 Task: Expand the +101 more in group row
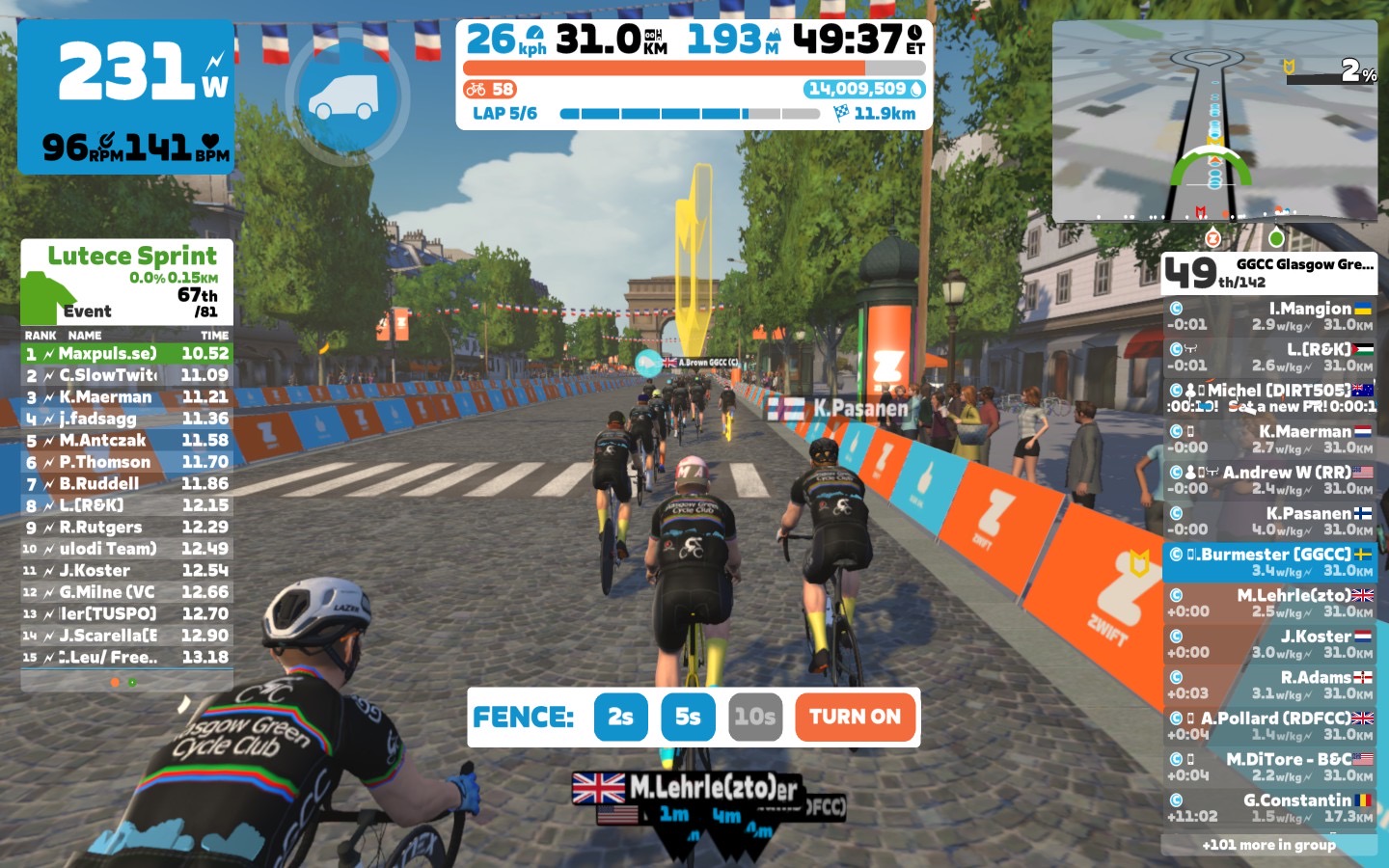point(1268,845)
